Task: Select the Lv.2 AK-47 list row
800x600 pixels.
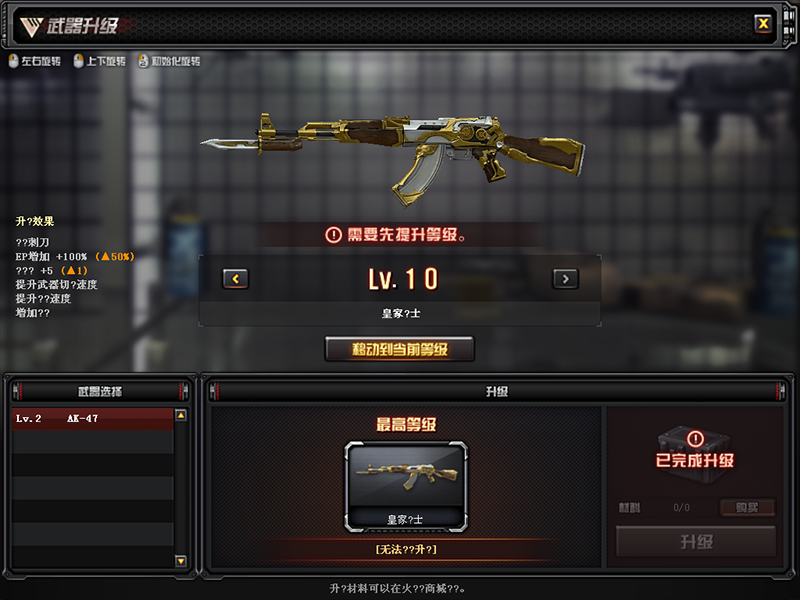Action: tap(92, 418)
